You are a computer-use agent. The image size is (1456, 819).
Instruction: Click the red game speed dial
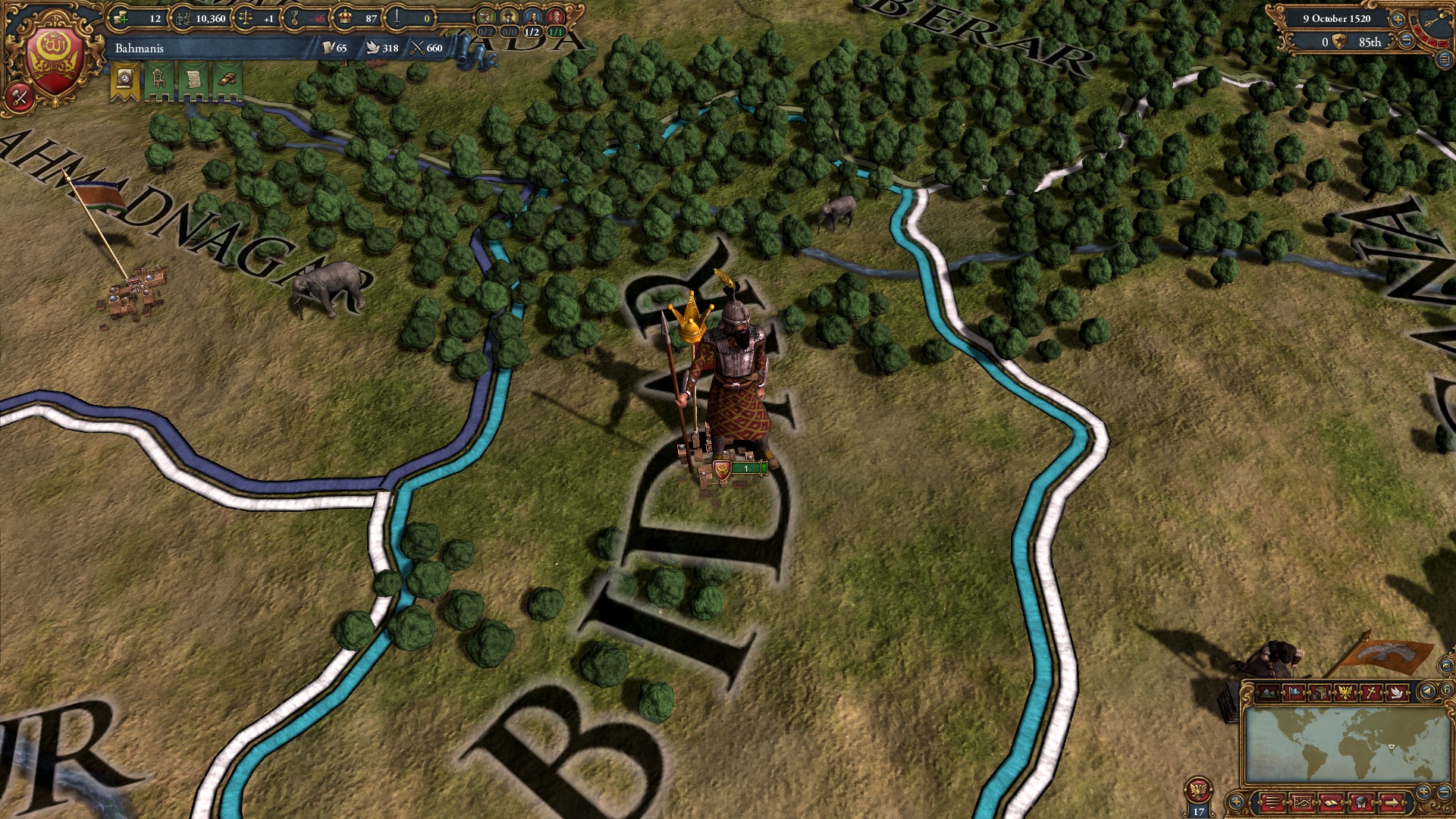[1429, 34]
